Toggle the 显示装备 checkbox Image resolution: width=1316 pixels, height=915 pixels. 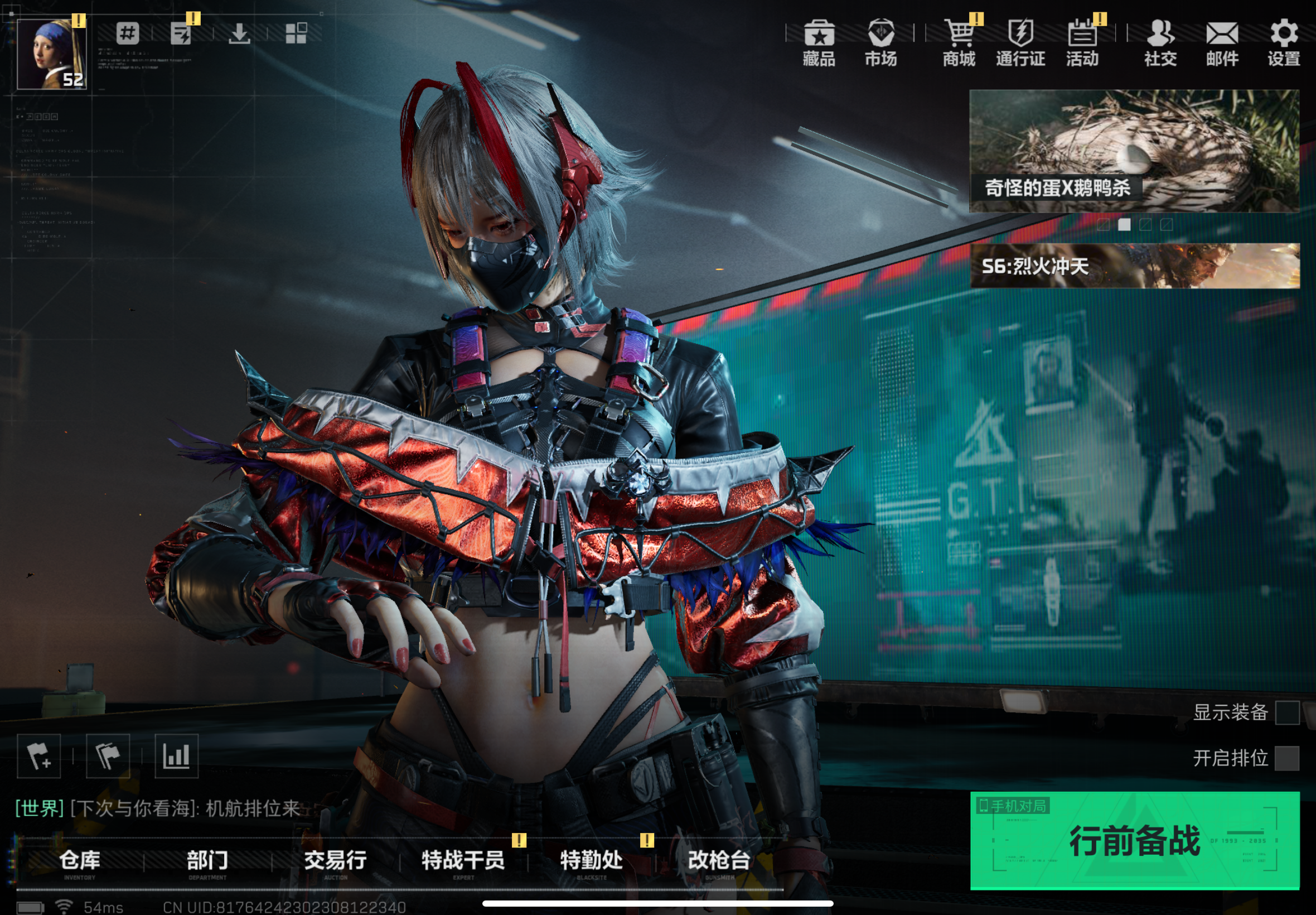coord(1287,712)
